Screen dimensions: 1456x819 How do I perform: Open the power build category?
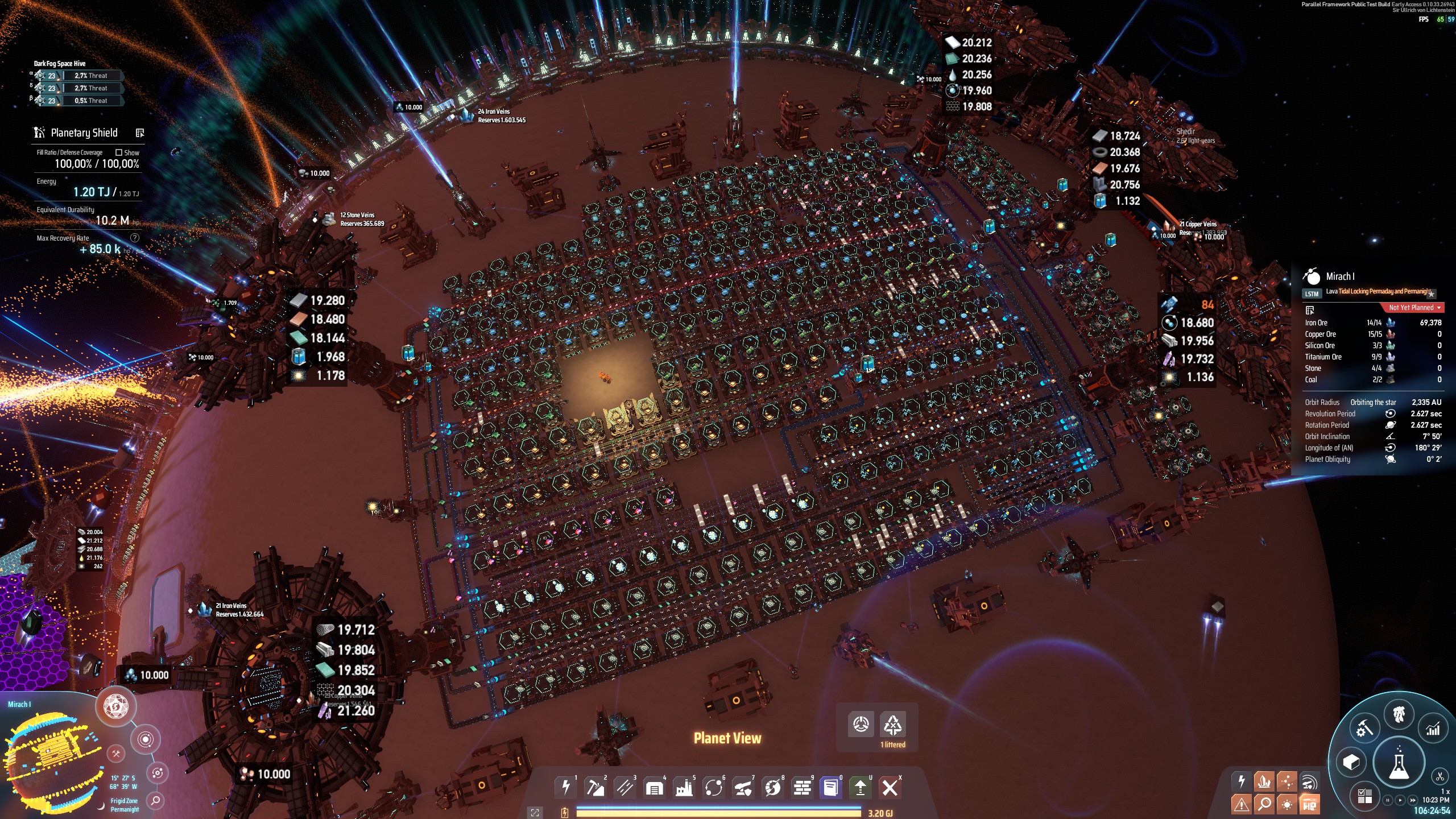pyautogui.click(x=565, y=787)
